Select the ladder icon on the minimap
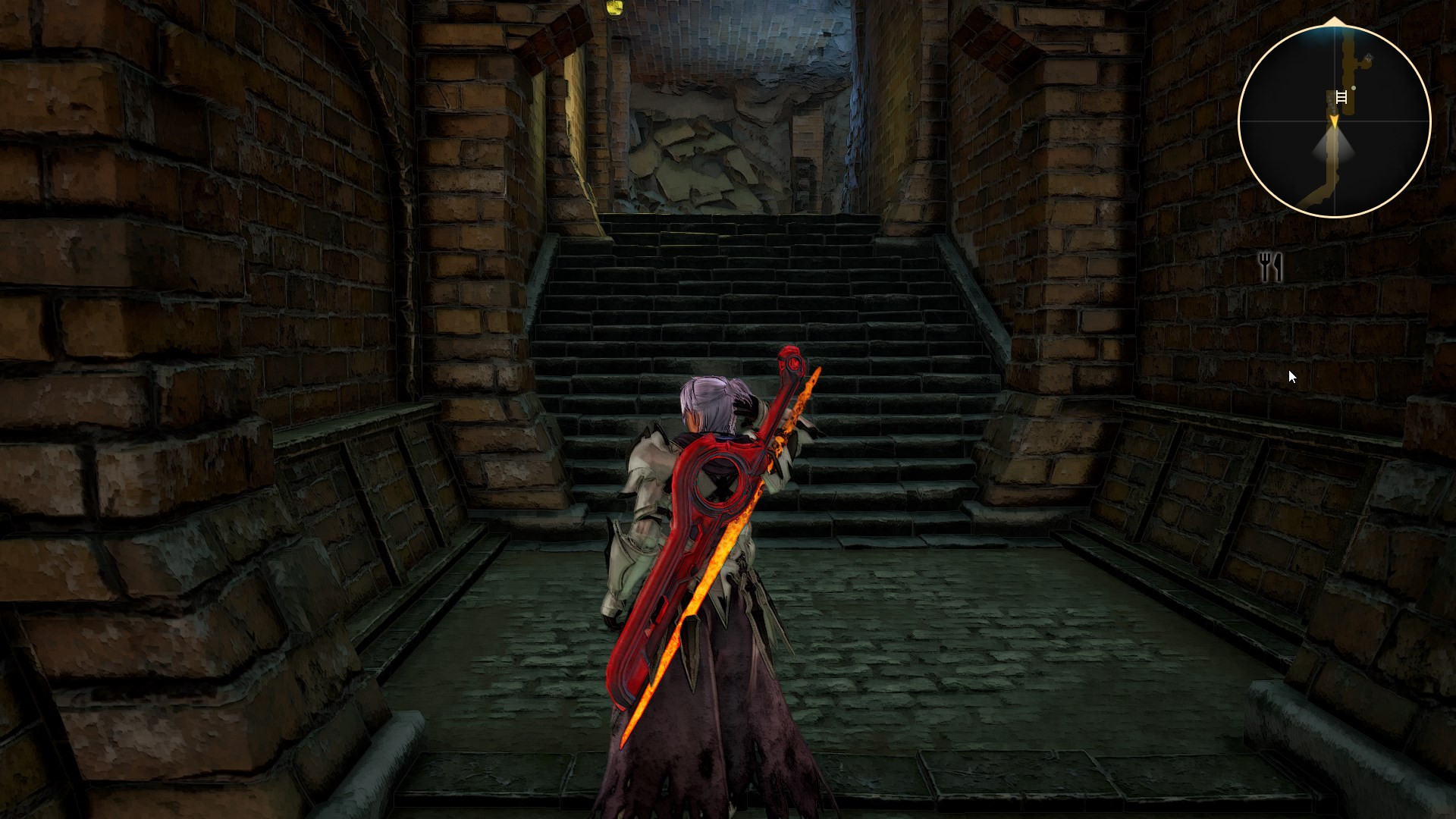Viewport: 1456px width, 819px height. (x=1341, y=97)
